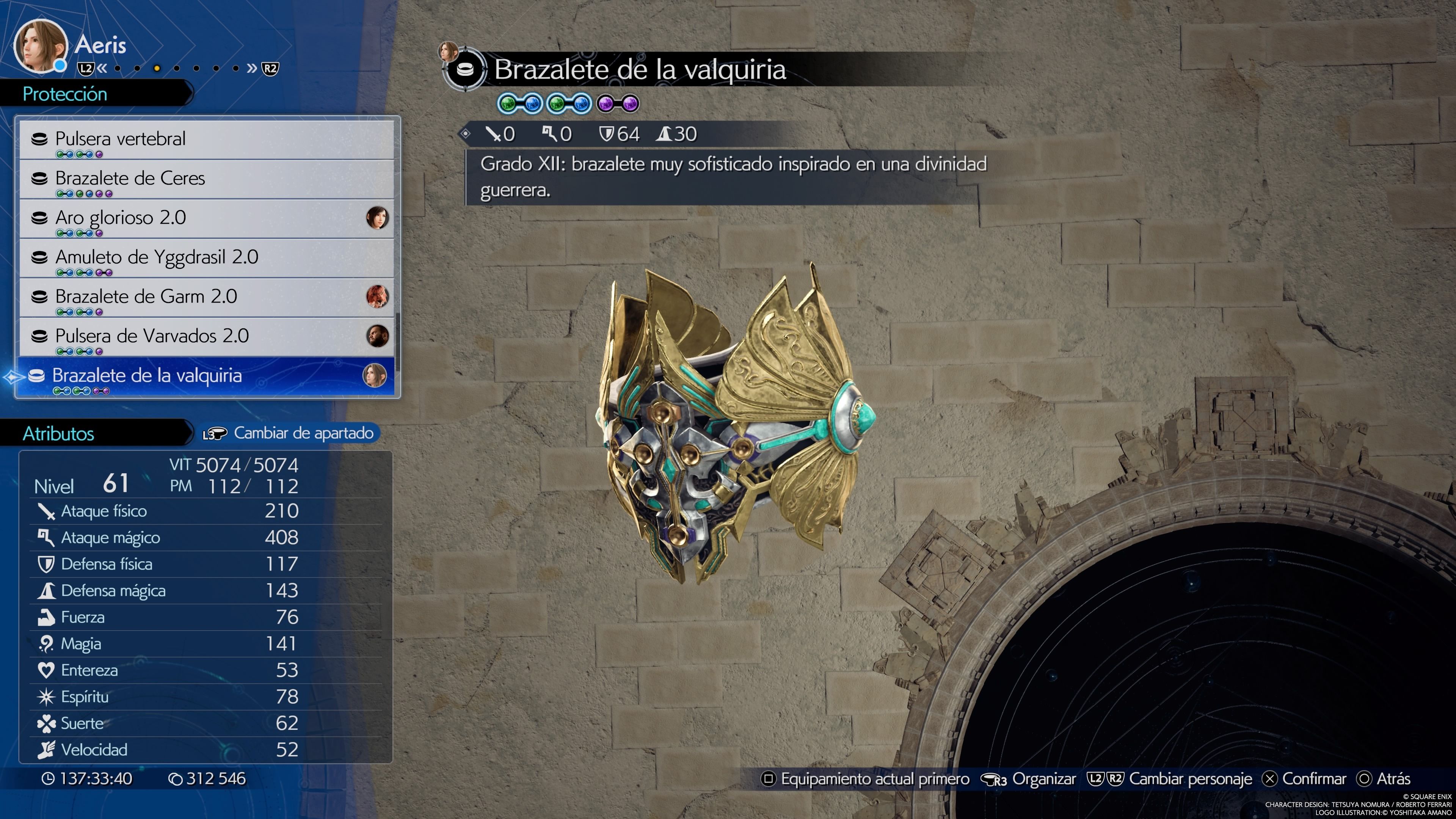
Task: Click the purple linked materia slots of the valkyrie bracelet
Action: click(x=619, y=103)
